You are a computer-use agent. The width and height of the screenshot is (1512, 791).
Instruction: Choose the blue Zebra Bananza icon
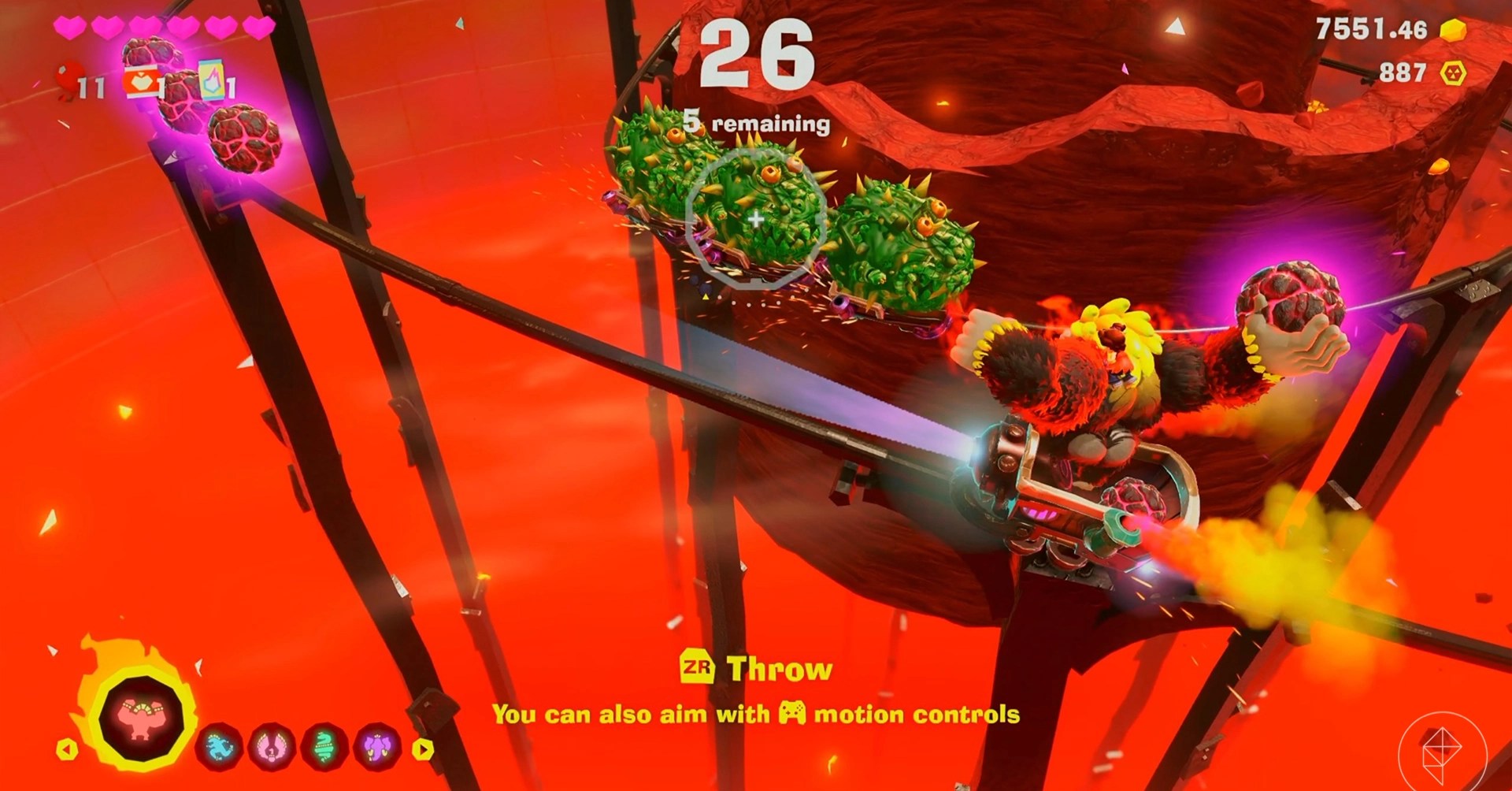[218, 745]
